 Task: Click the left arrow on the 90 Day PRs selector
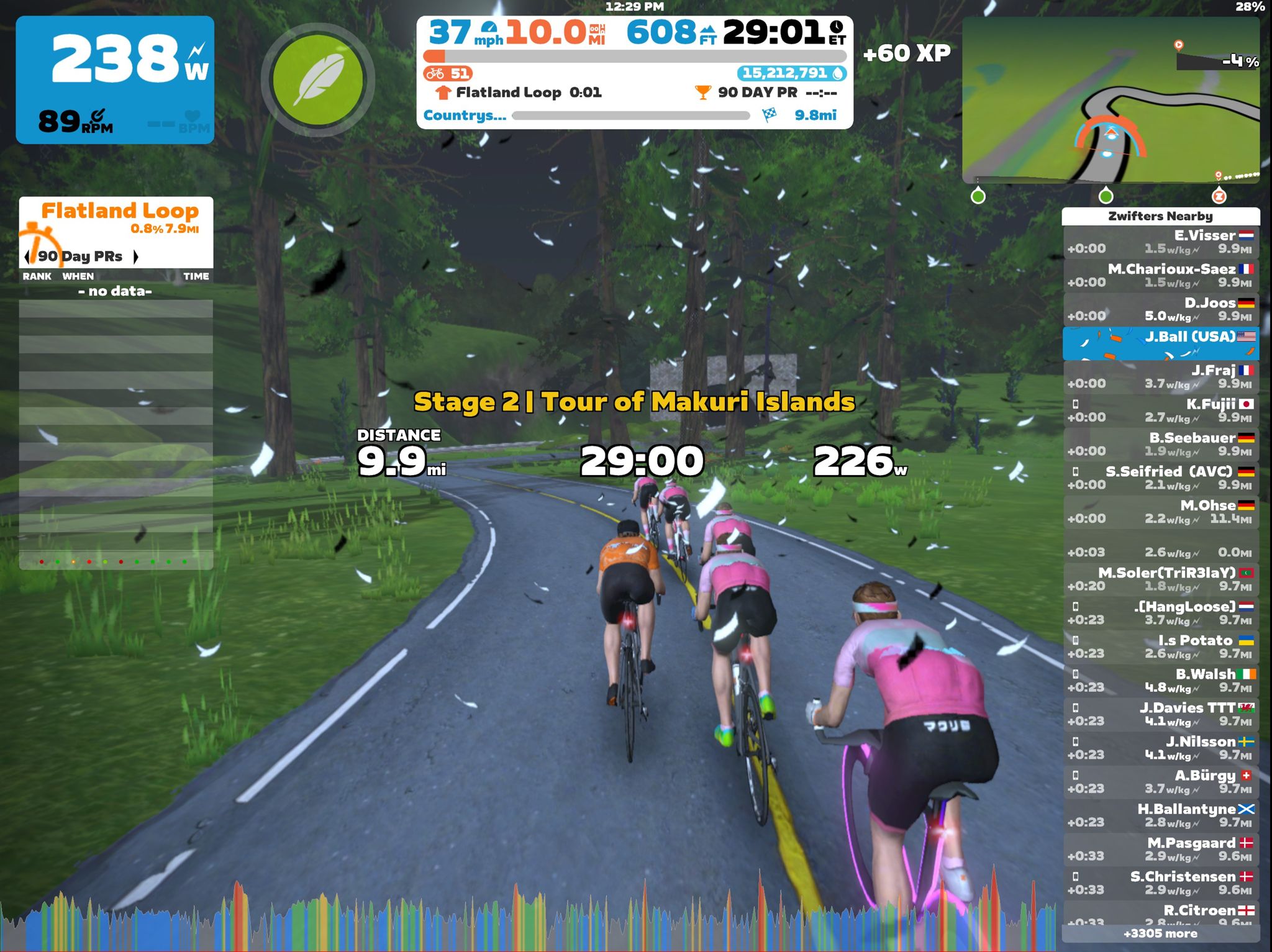coord(26,256)
